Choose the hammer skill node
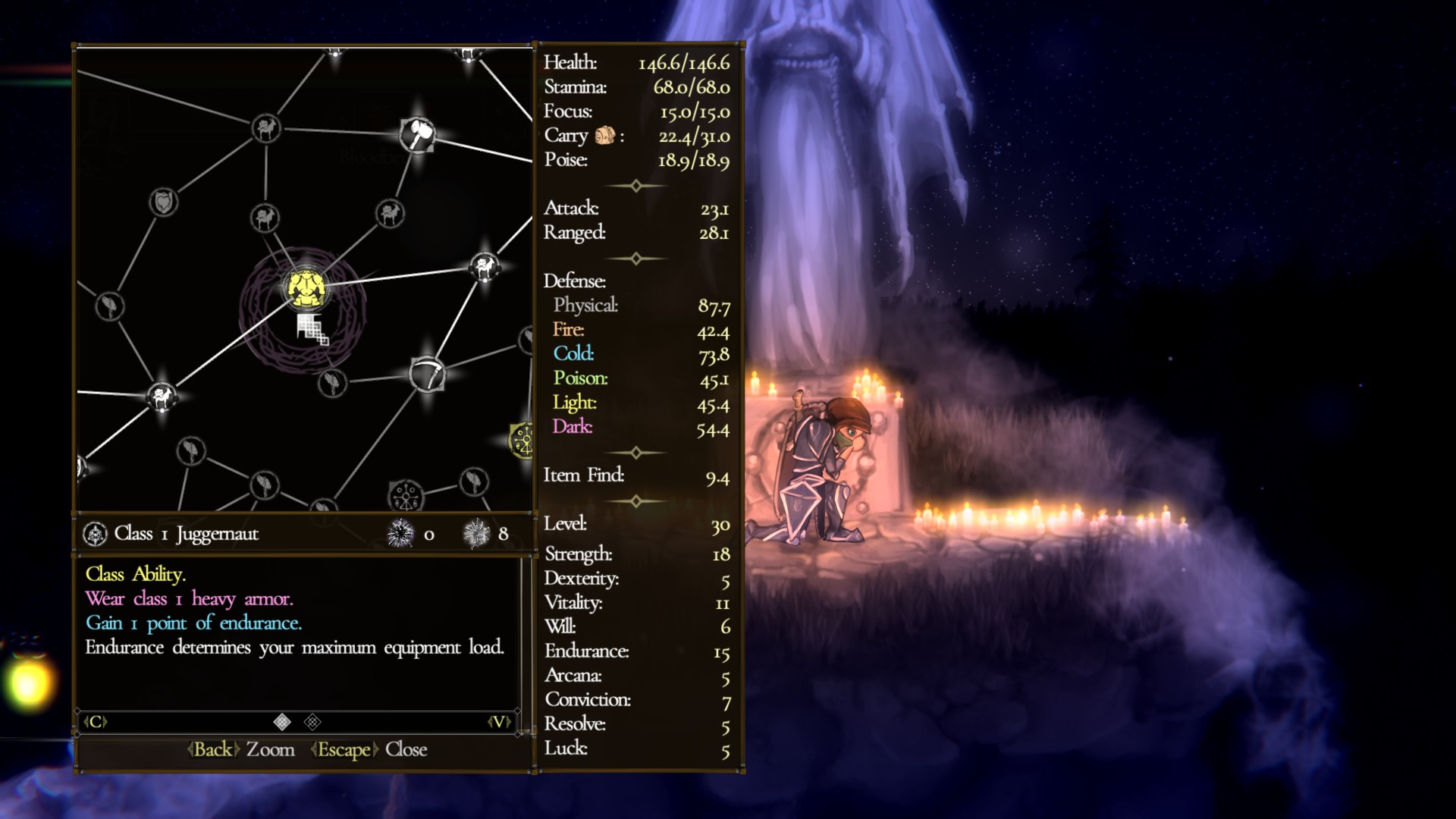Viewport: 1456px width, 819px height. pyautogui.click(x=417, y=134)
